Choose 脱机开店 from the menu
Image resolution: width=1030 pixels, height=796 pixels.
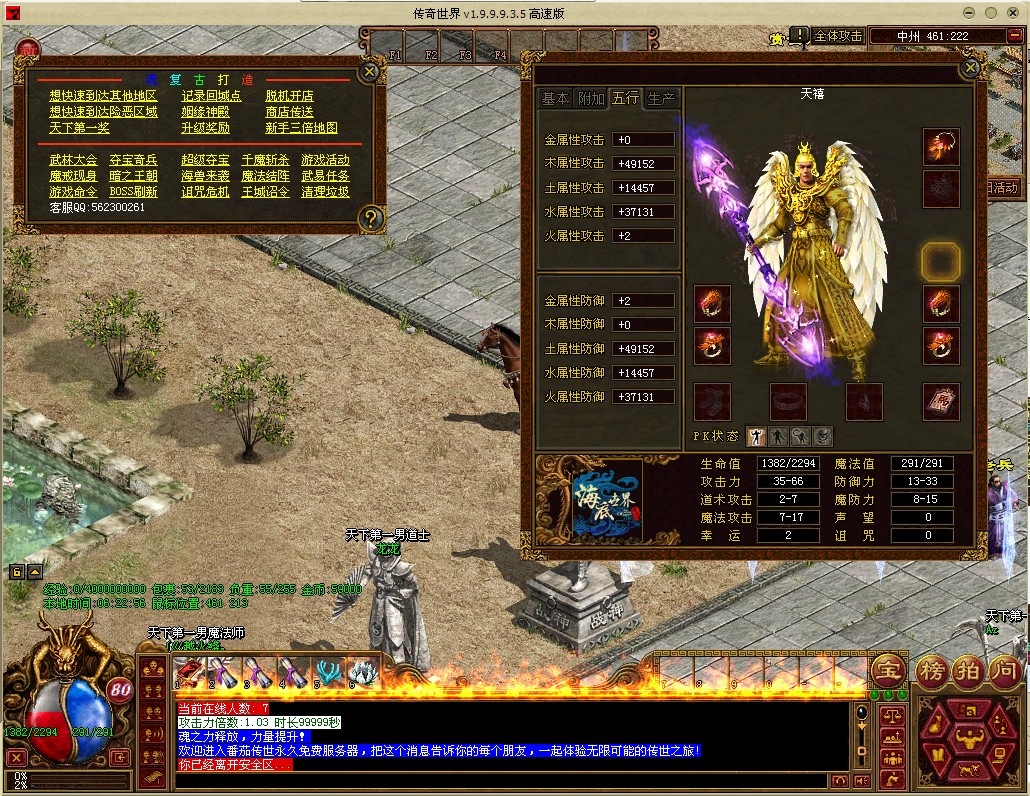289,96
